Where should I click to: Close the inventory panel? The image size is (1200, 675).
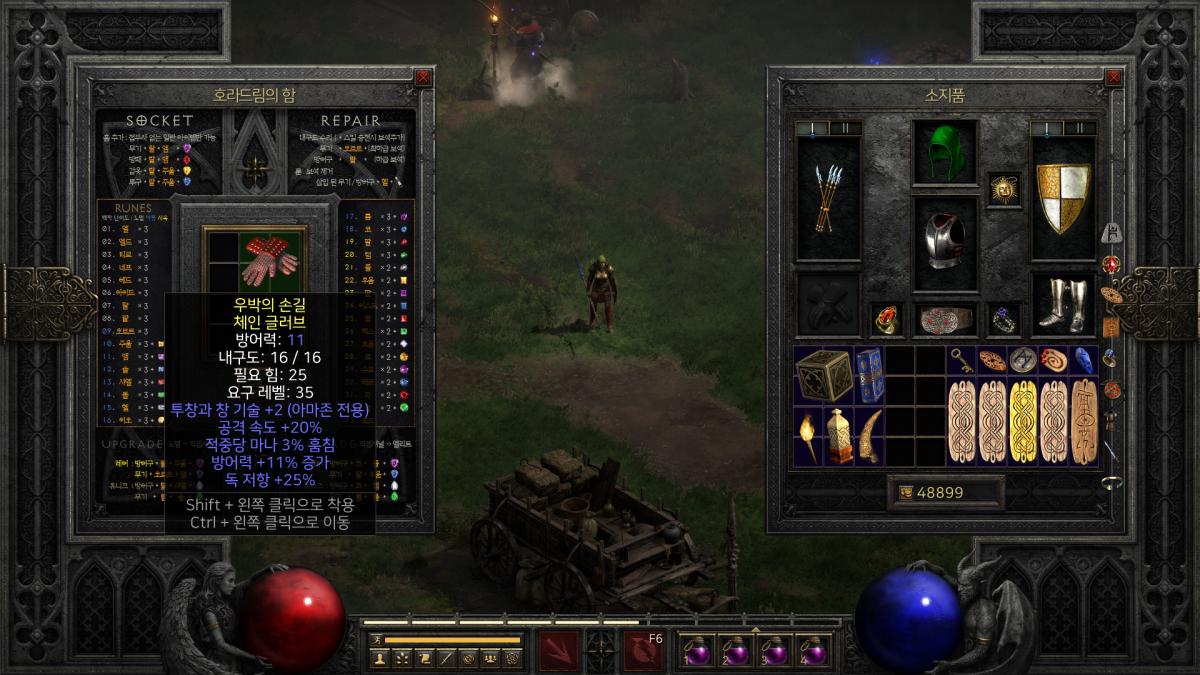(x=1113, y=77)
